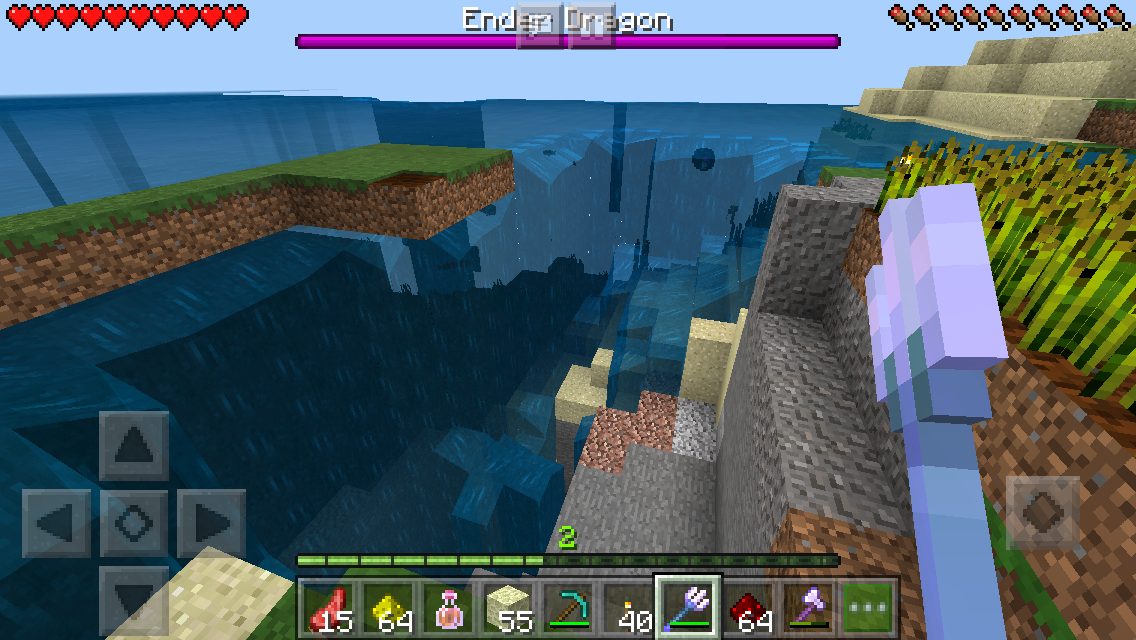Choose the redstone stack of 64

point(749,607)
